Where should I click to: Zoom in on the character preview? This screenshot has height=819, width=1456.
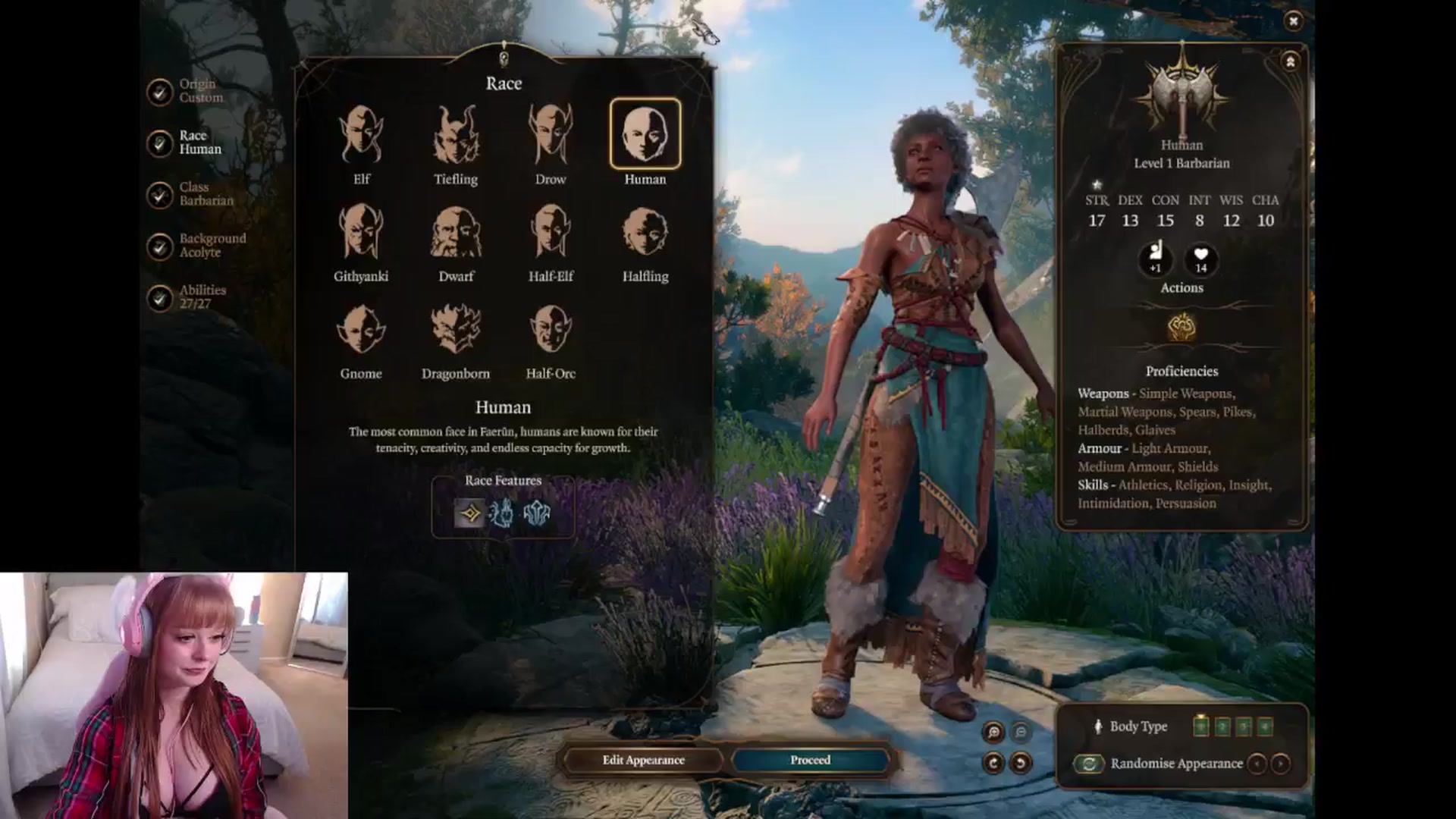point(993,732)
